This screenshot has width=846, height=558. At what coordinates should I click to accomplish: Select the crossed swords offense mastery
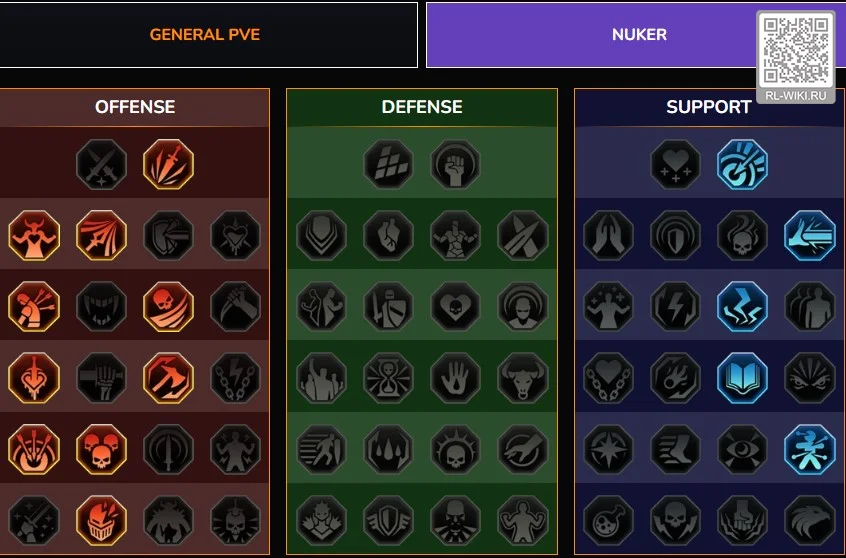[x=102, y=164]
